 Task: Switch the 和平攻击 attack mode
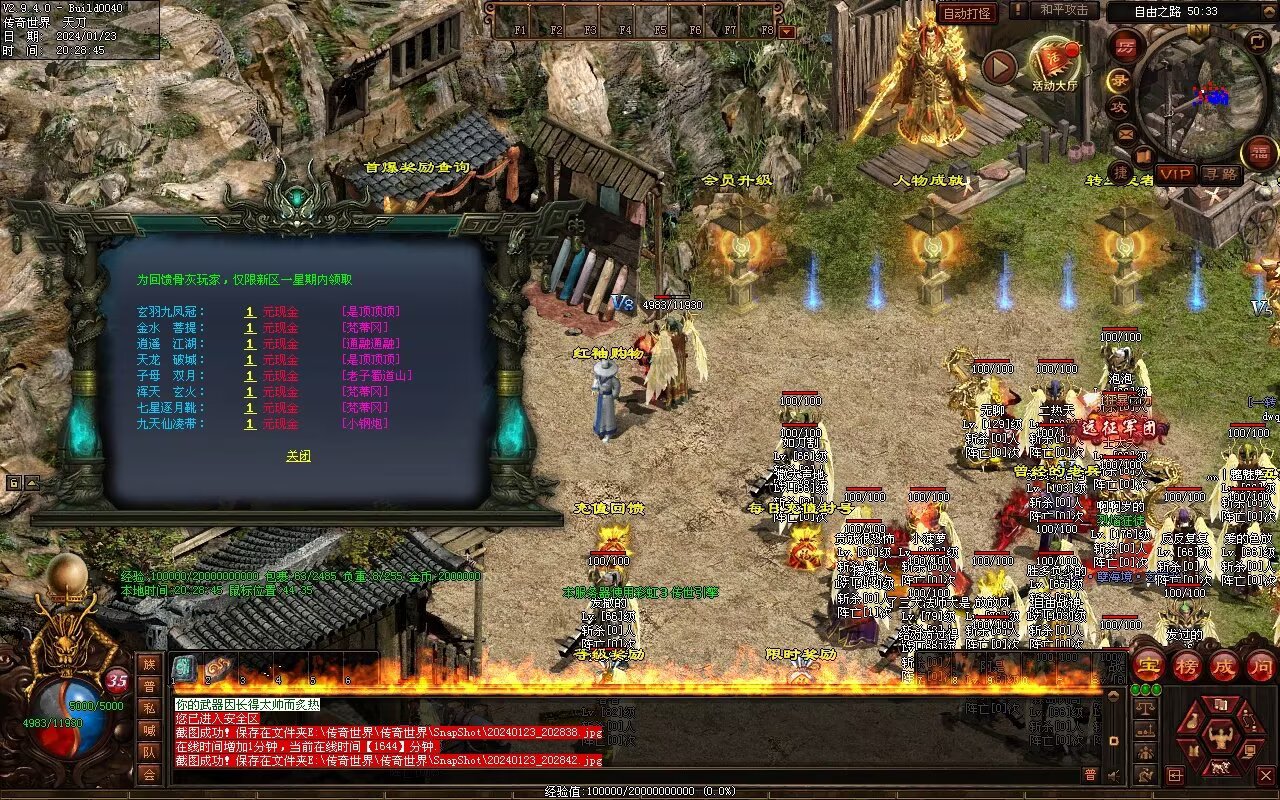pos(1063,10)
